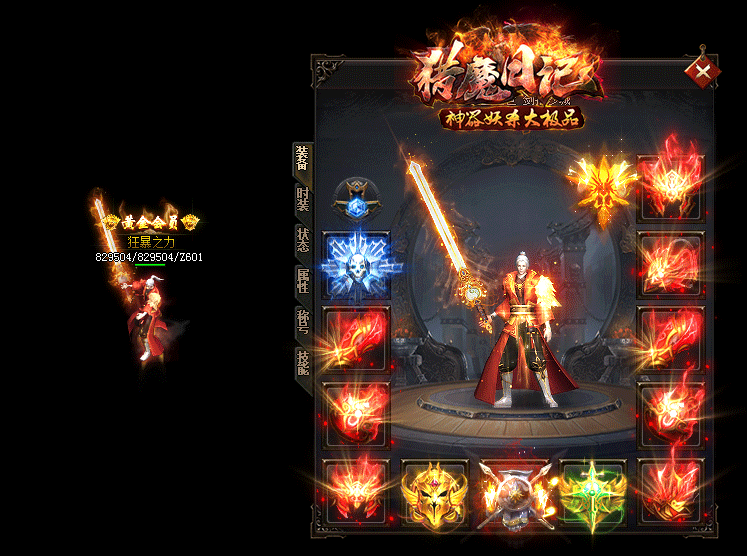Open the 时装 fashion tab
The height and width of the screenshot is (556, 747).
[301, 200]
